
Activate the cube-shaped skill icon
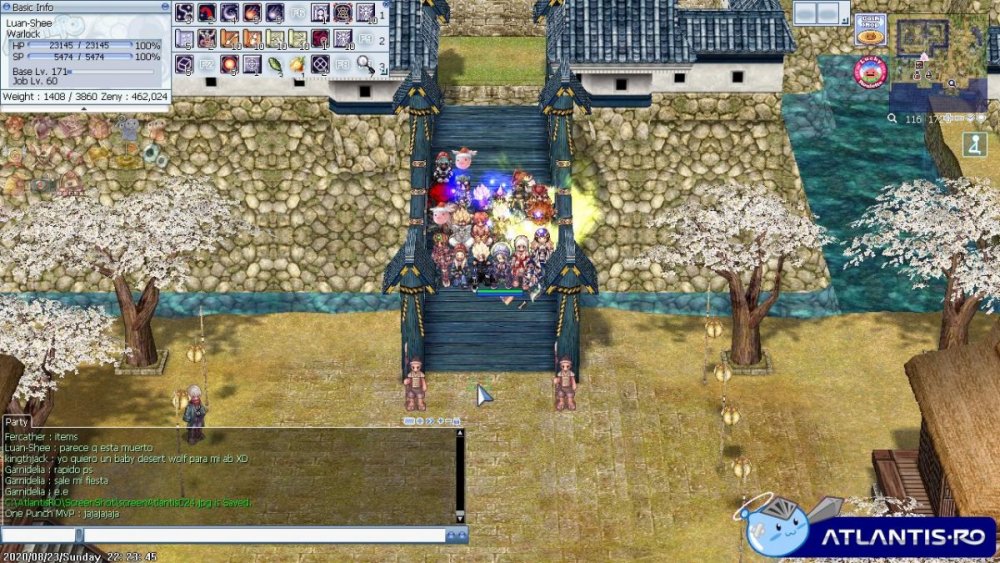pyautogui.click(x=184, y=65)
